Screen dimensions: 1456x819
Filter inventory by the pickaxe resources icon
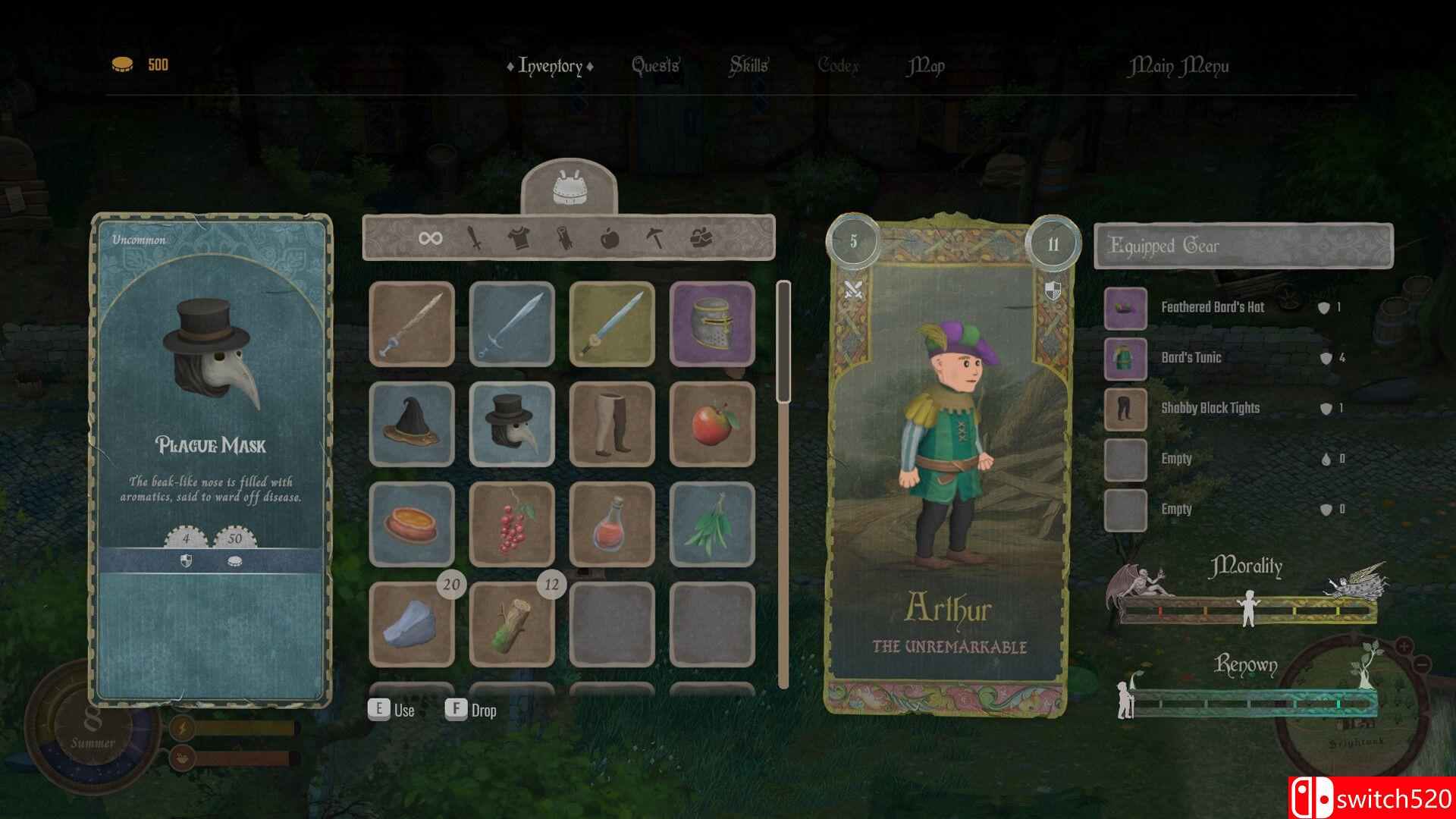click(655, 237)
